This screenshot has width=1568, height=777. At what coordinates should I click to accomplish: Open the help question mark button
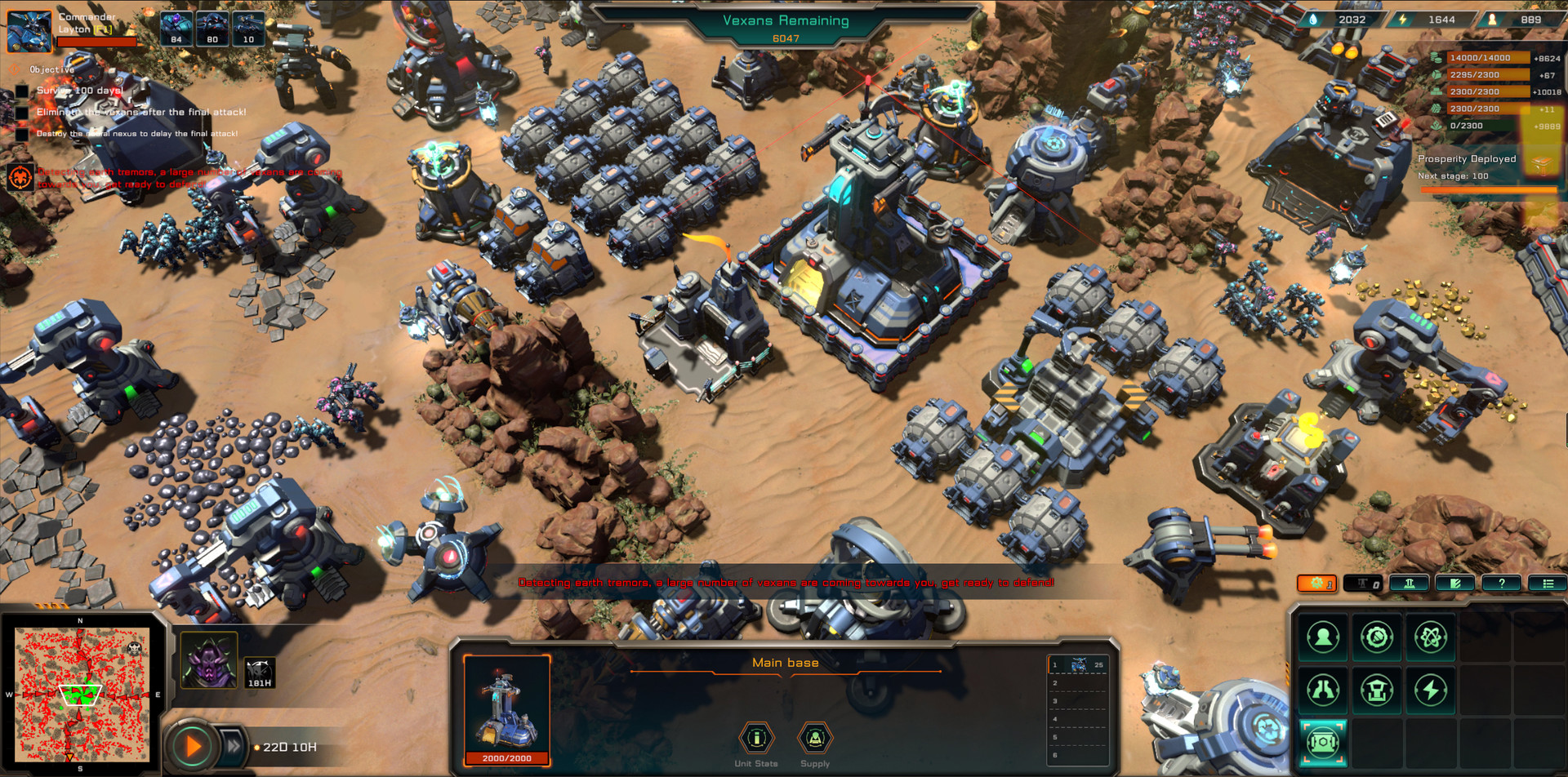pyautogui.click(x=1501, y=584)
